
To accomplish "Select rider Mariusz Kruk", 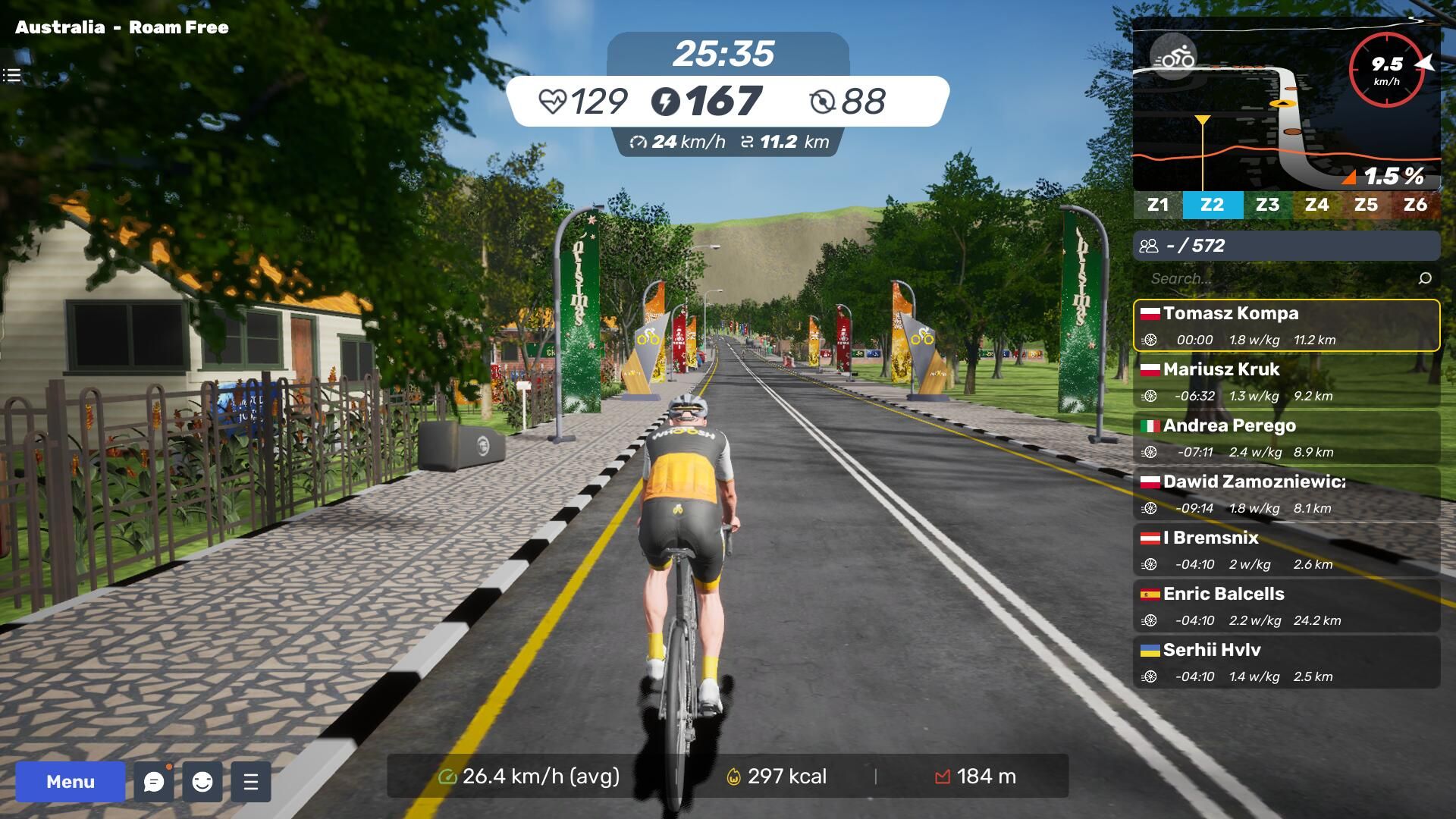I will (x=1286, y=381).
